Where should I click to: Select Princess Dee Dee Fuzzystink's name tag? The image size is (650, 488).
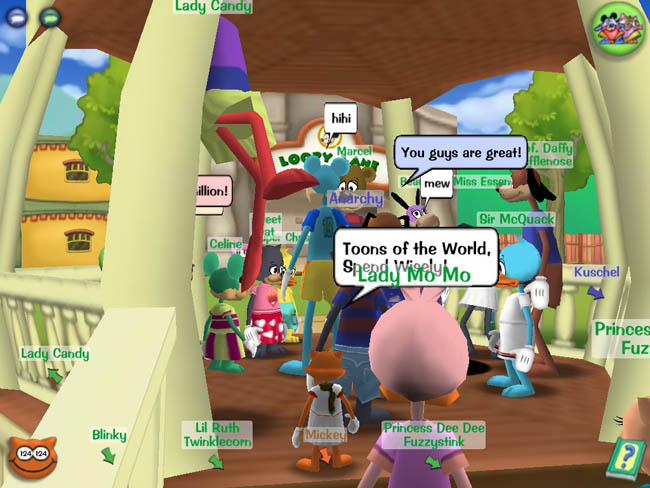(434, 434)
